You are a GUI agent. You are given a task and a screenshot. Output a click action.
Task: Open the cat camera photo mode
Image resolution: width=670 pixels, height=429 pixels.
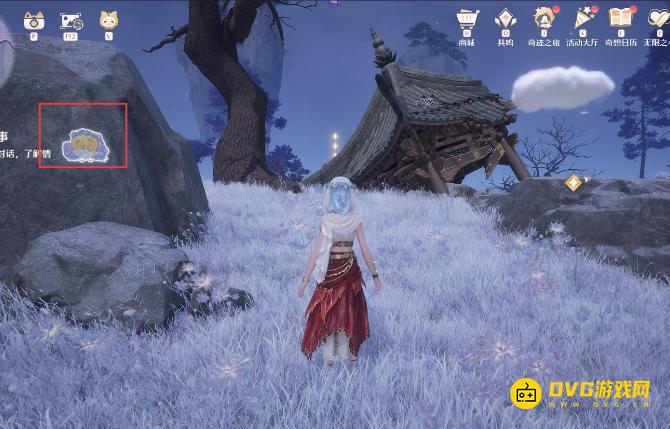coord(33,20)
